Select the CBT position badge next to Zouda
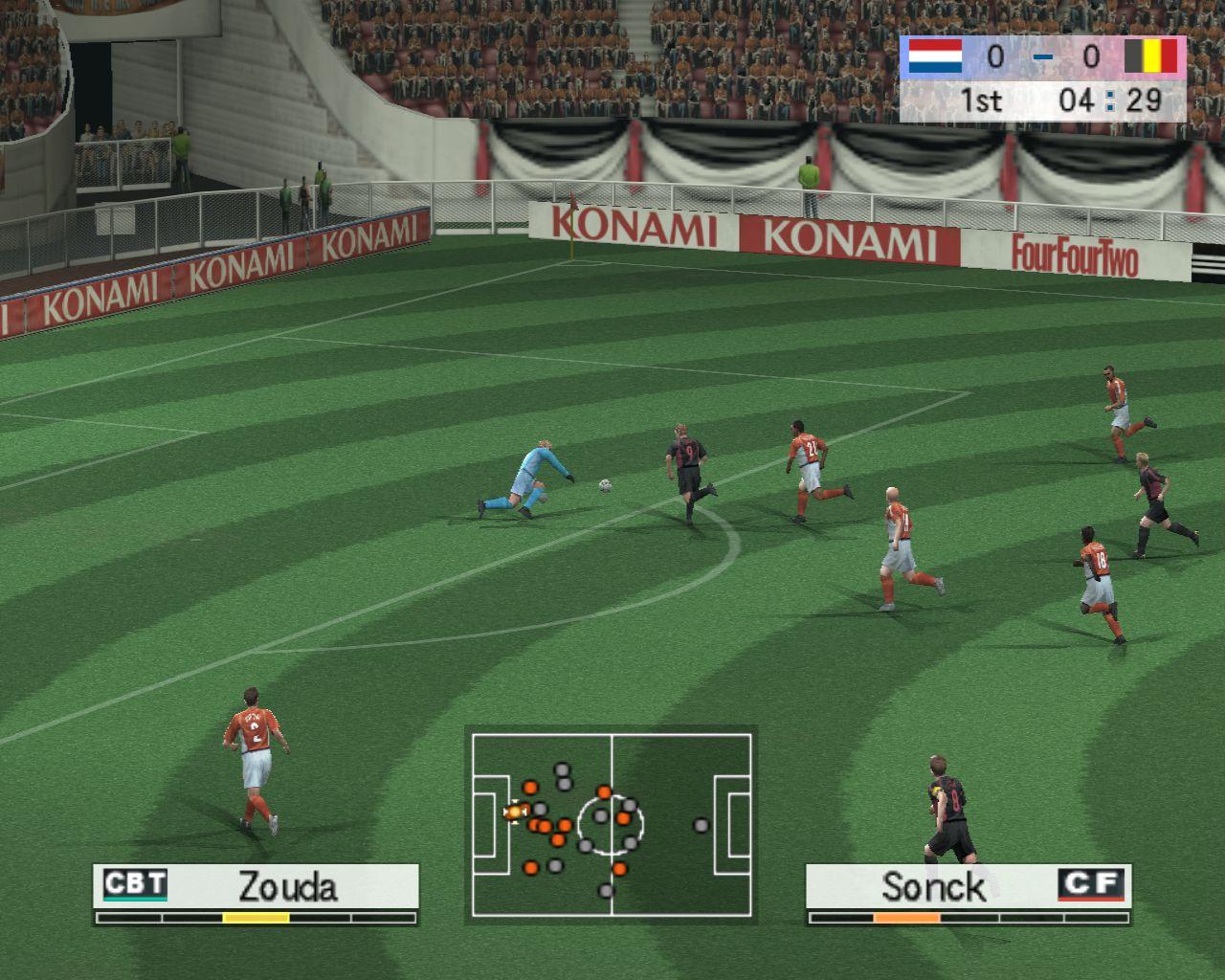 click(x=134, y=886)
